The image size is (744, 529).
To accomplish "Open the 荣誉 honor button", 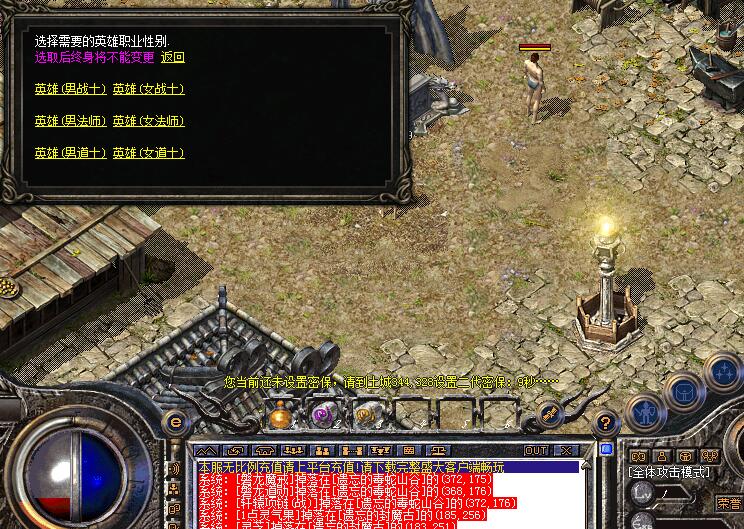I will 729,503.
